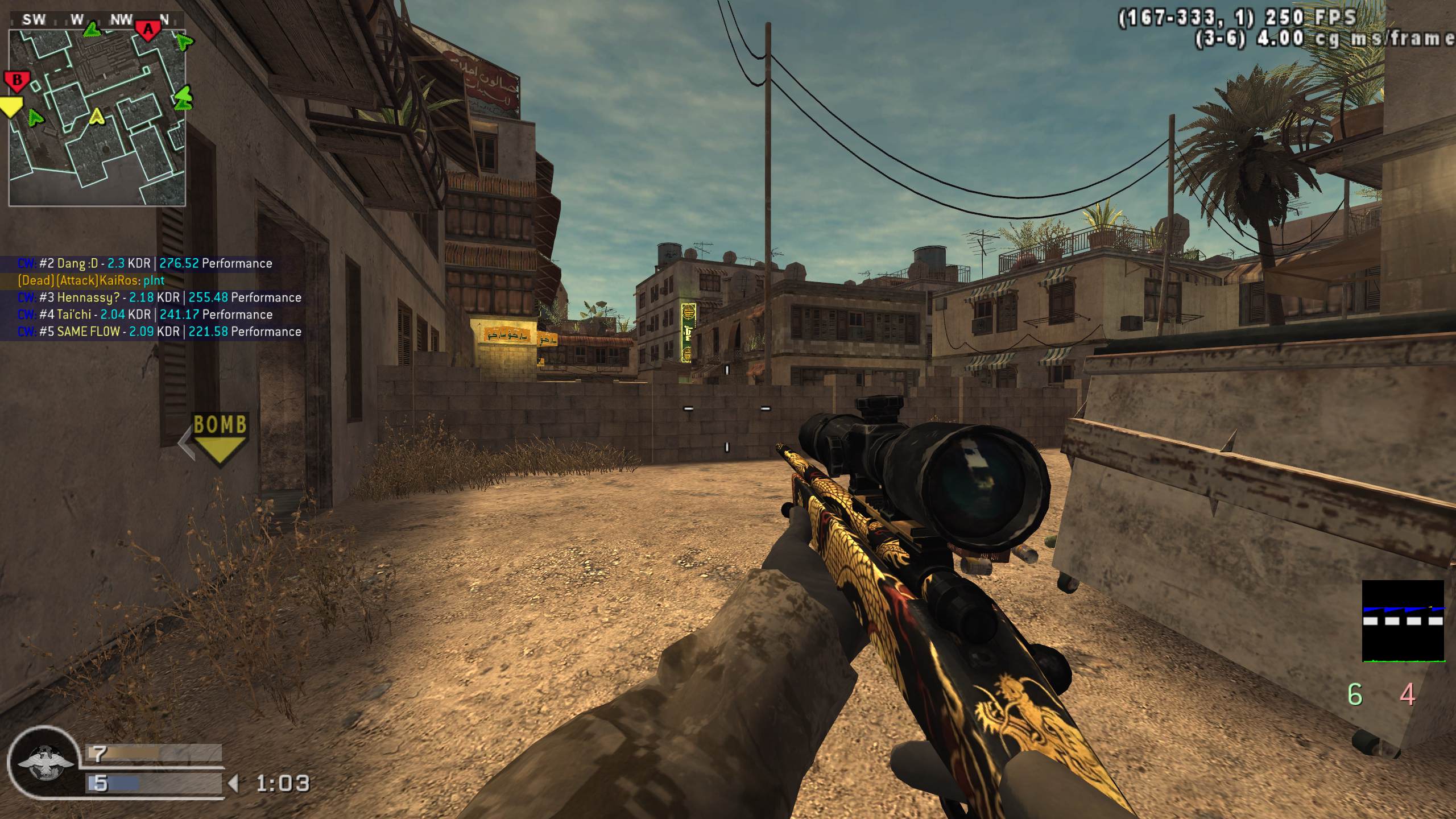
Task: Choose the SAME FLOW performance row
Action: coord(159,332)
